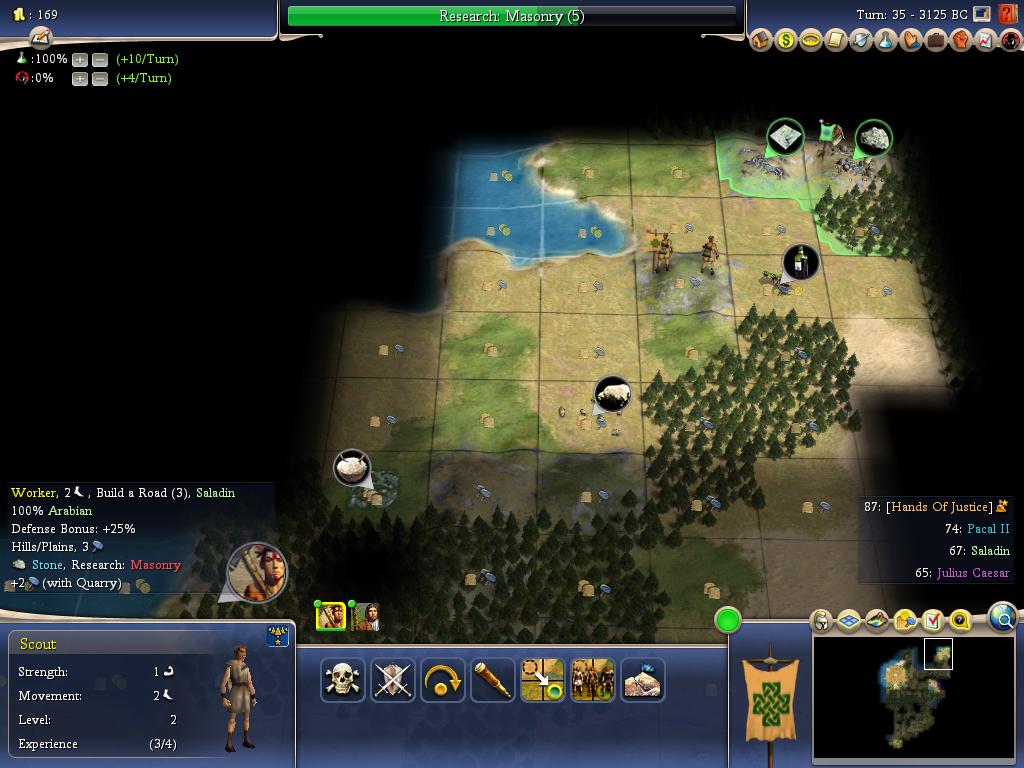Open the Info screen graph icon
This screenshot has width=1024, height=768.
tap(986, 41)
